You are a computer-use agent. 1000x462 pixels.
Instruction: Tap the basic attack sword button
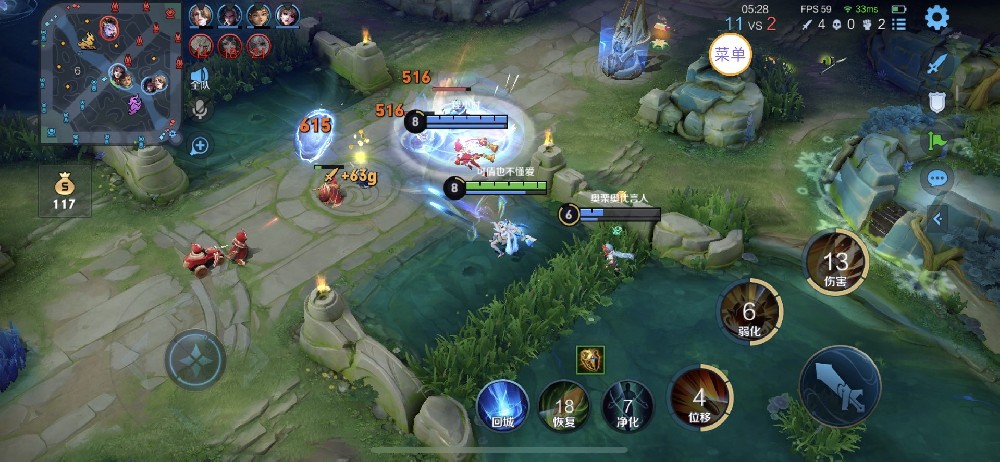(x=840, y=385)
